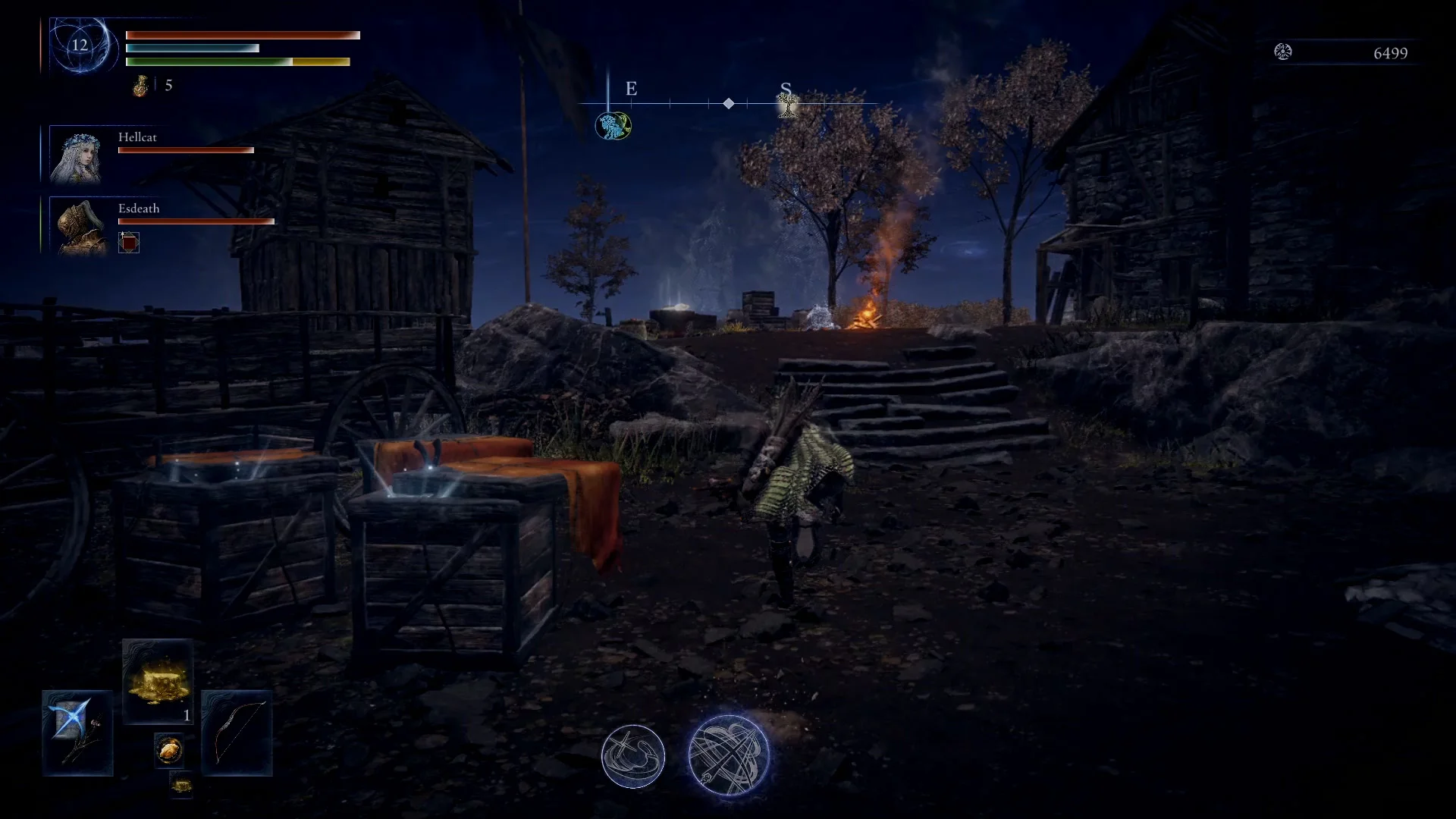Click the Crimson Flask icon showing 5 charges
The width and height of the screenshot is (1456, 819).
[x=141, y=85]
